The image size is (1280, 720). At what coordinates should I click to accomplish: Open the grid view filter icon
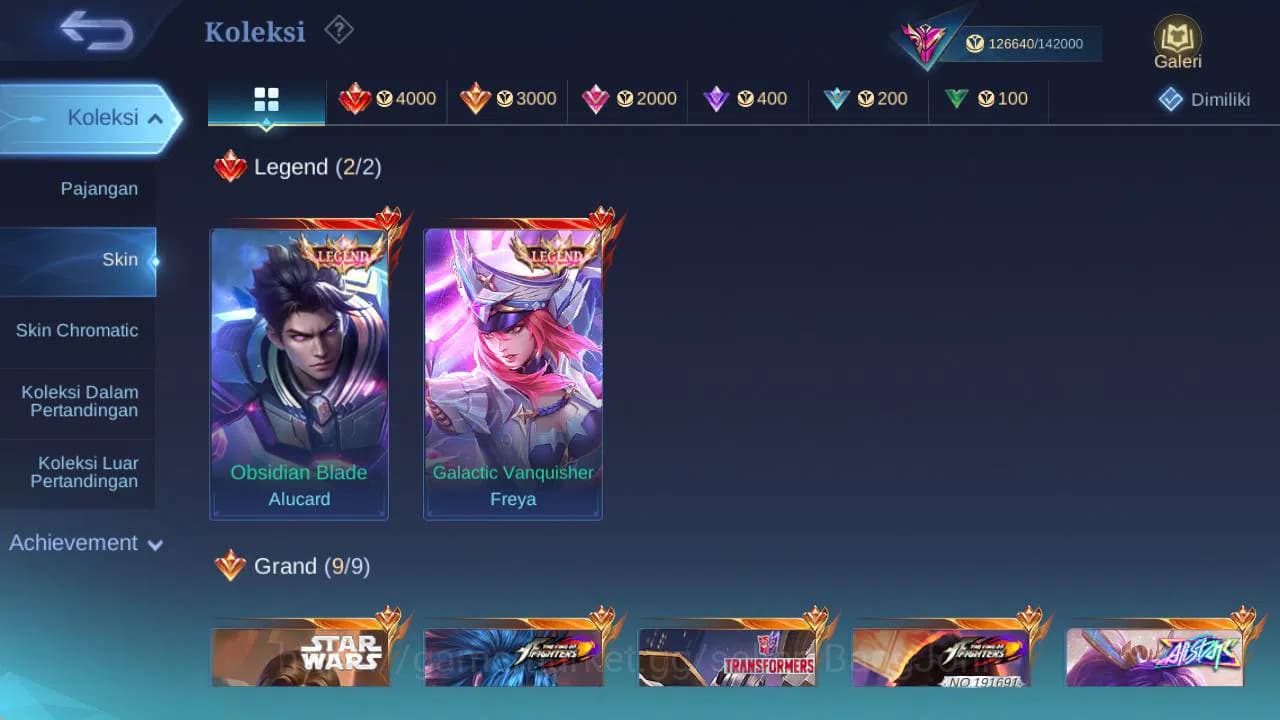point(265,98)
